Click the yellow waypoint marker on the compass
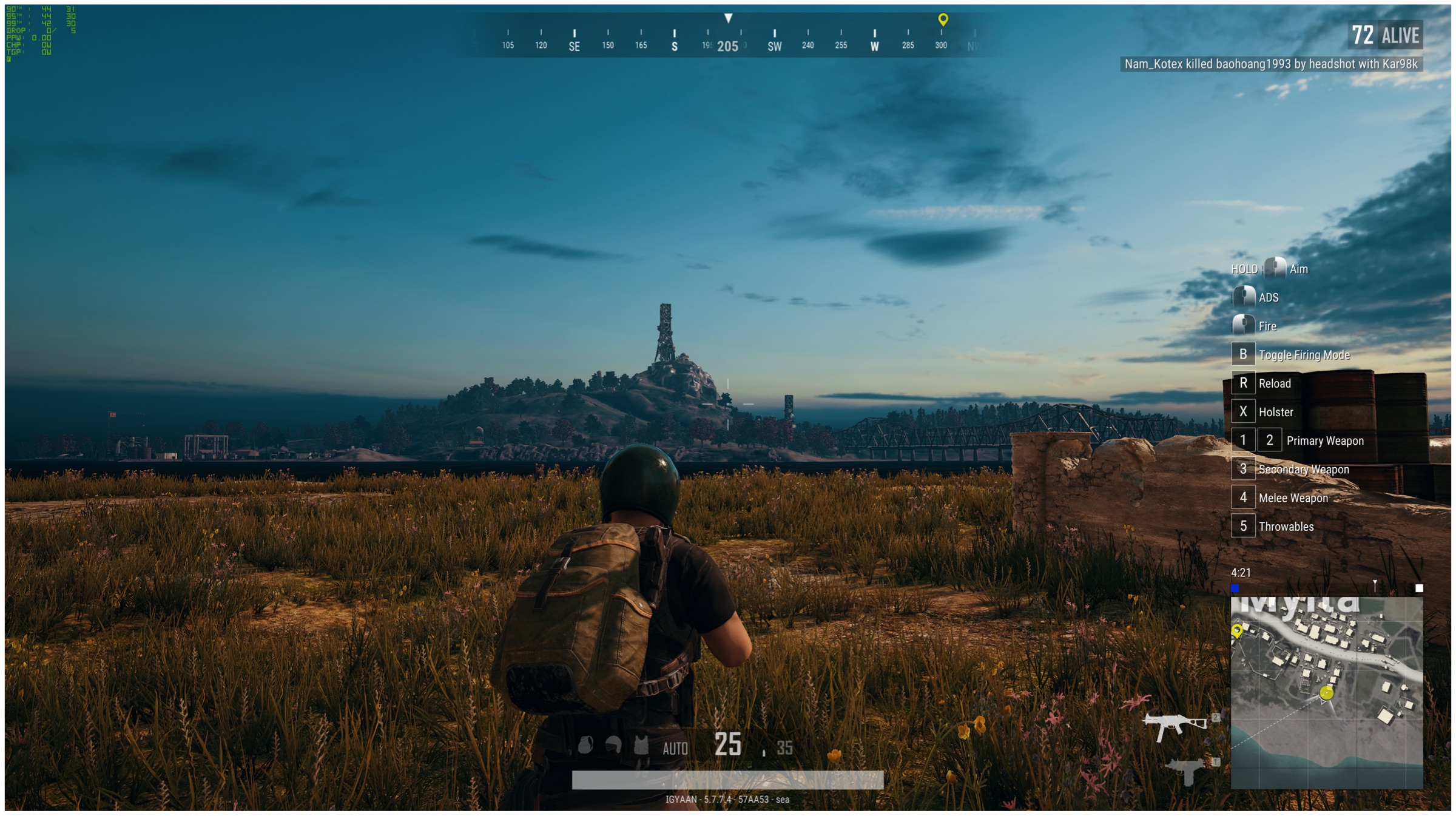The image size is (1456, 816). (x=943, y=19)
